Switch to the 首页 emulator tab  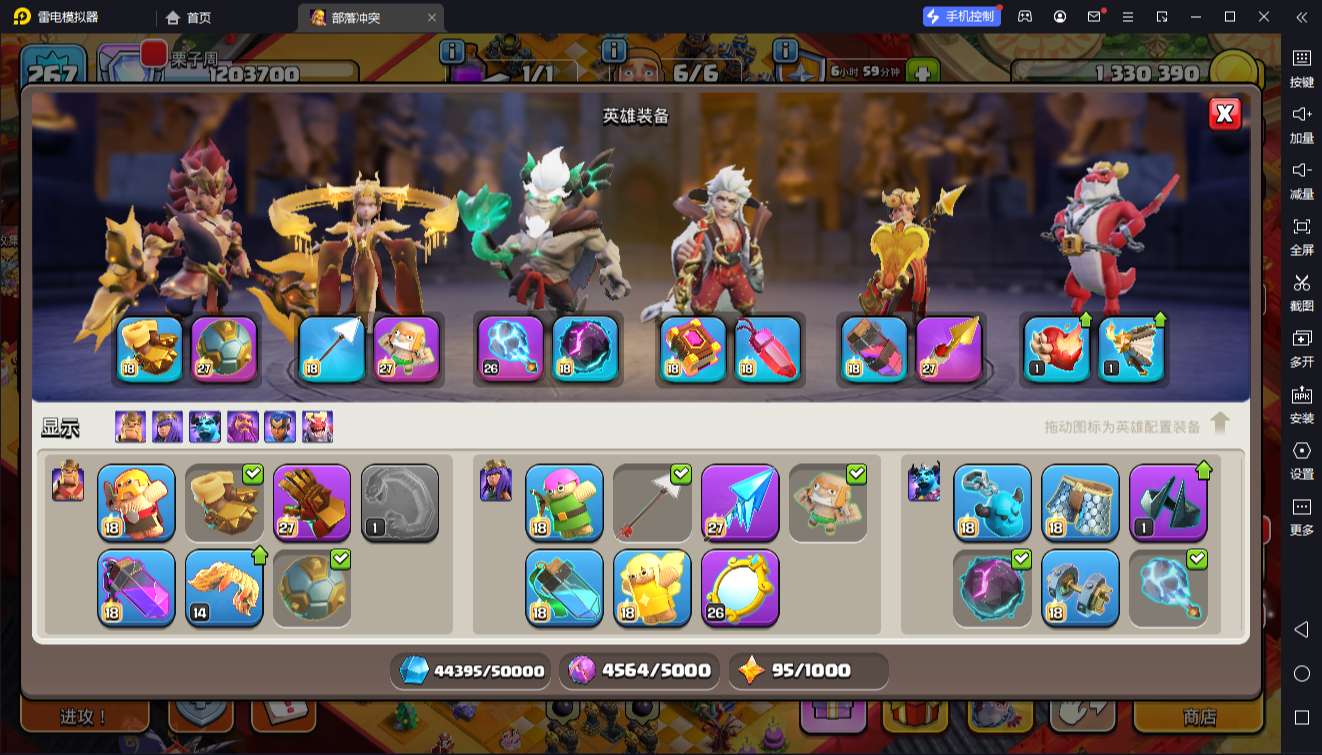click(188, 17)
